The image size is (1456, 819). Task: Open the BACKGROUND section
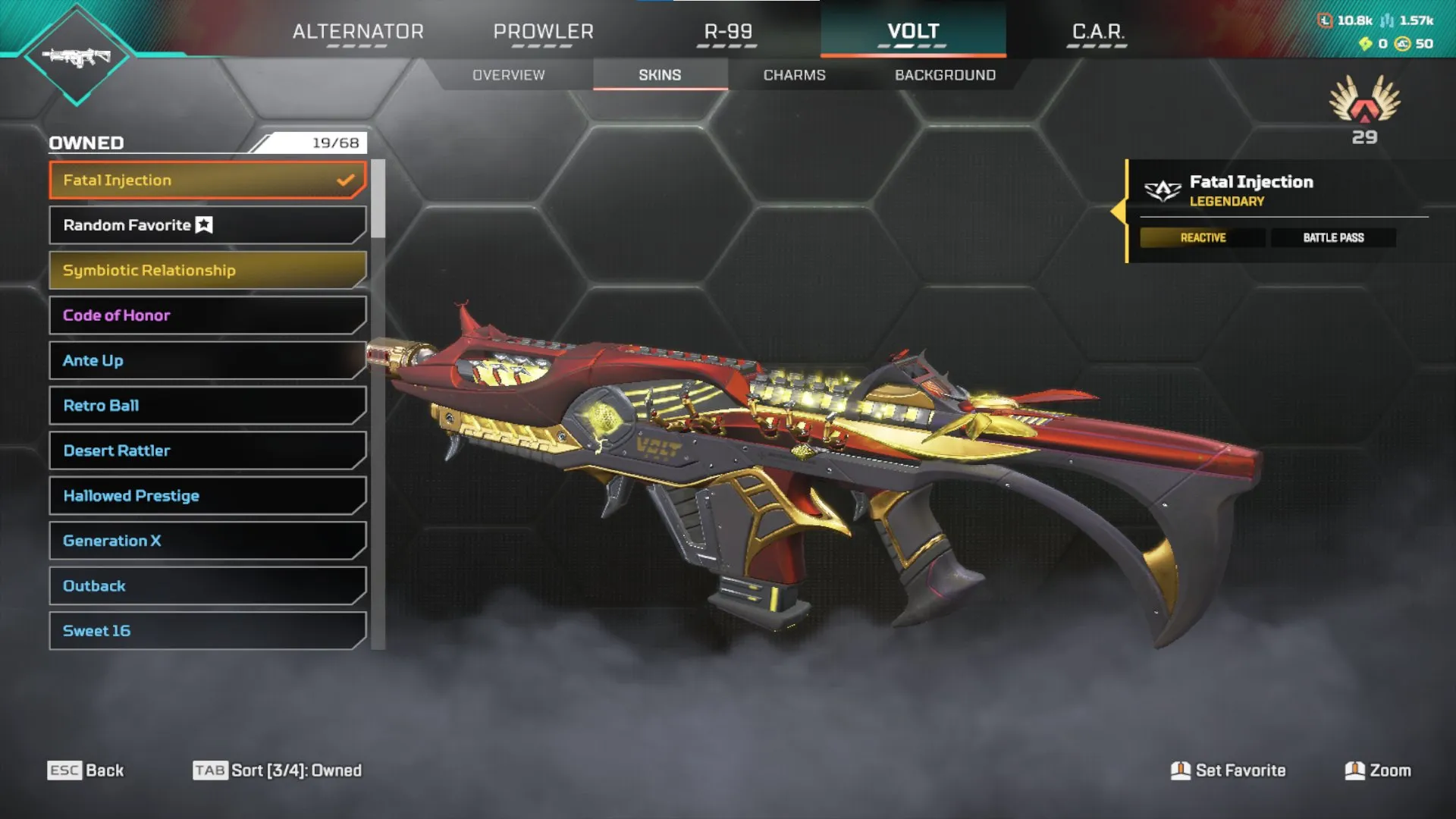[x=945, y=74]
